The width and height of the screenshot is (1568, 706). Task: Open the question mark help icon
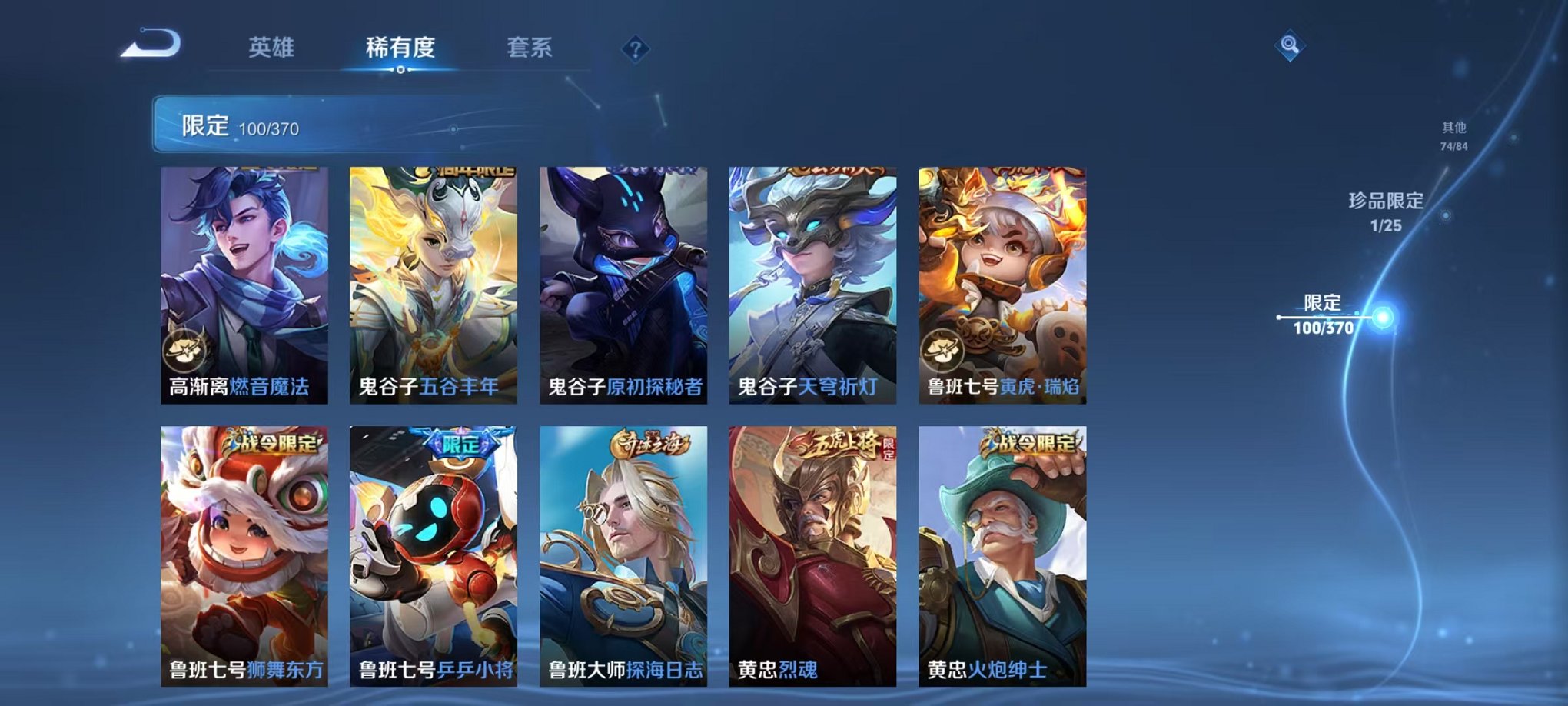[x=633, y=49]
